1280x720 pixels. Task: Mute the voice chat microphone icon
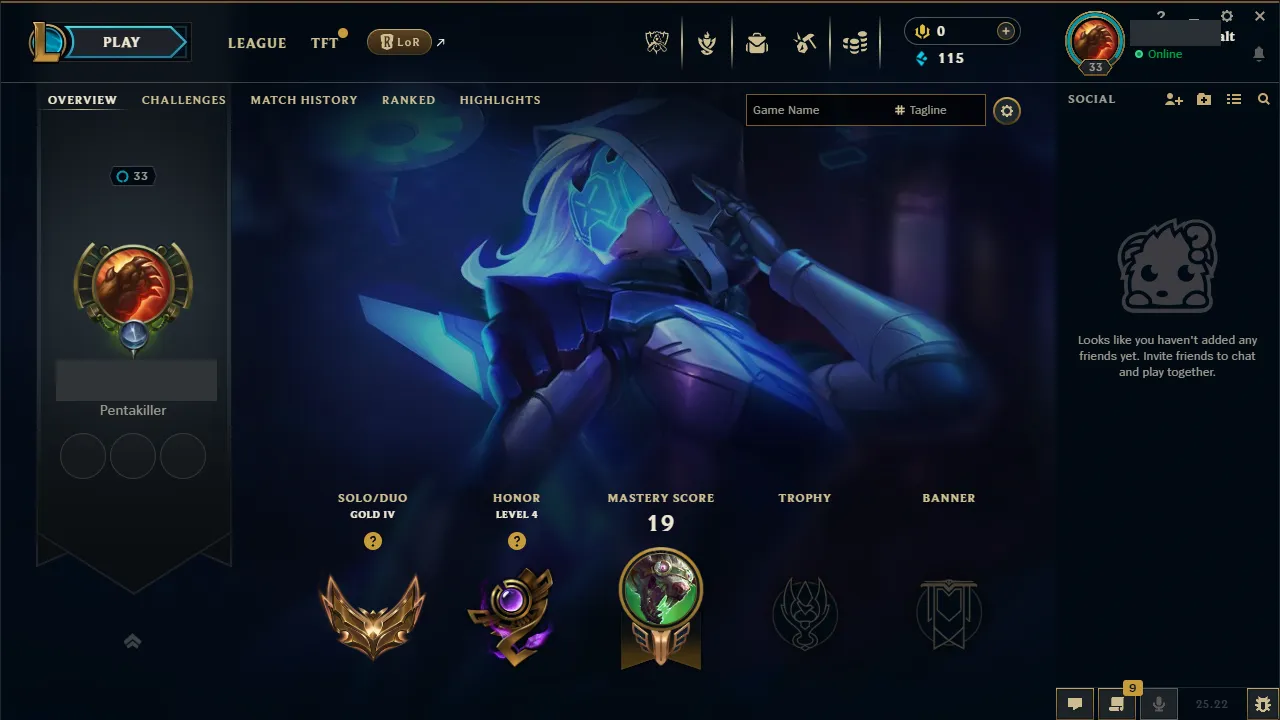pyautogui.click(x=1158, y=704)
